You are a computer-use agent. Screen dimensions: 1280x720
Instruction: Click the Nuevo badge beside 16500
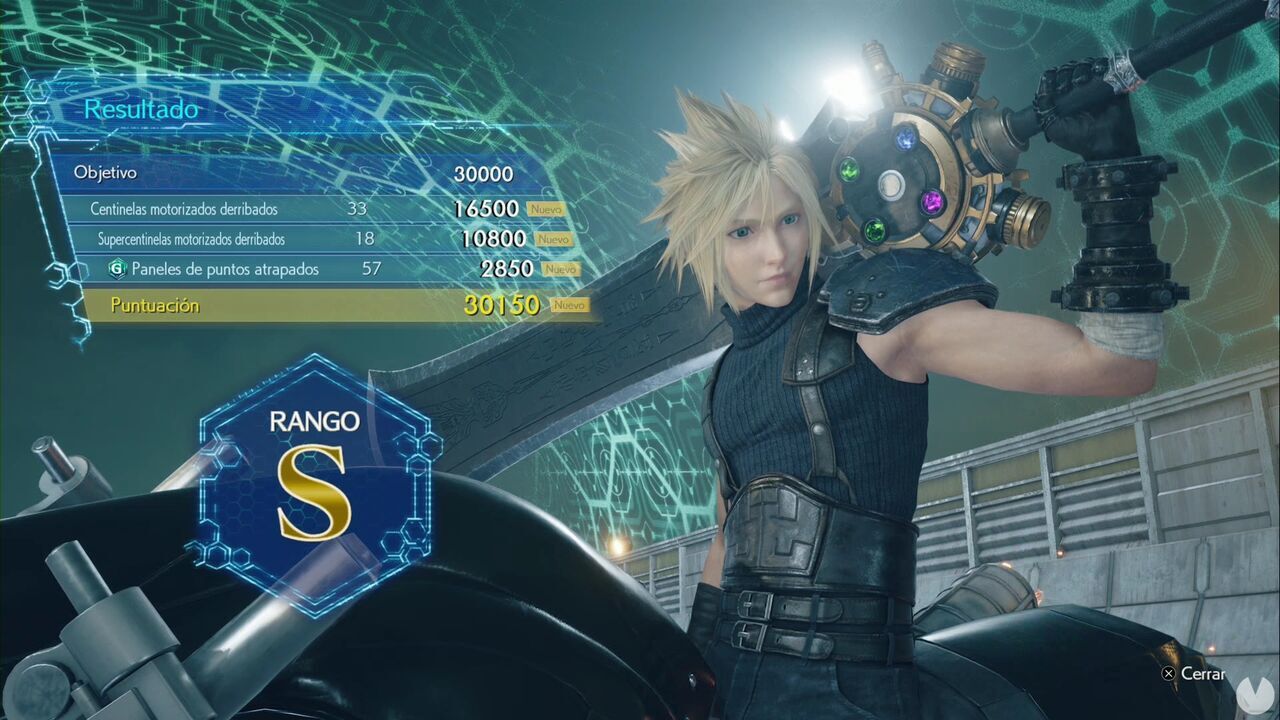(x=546, y=210)
